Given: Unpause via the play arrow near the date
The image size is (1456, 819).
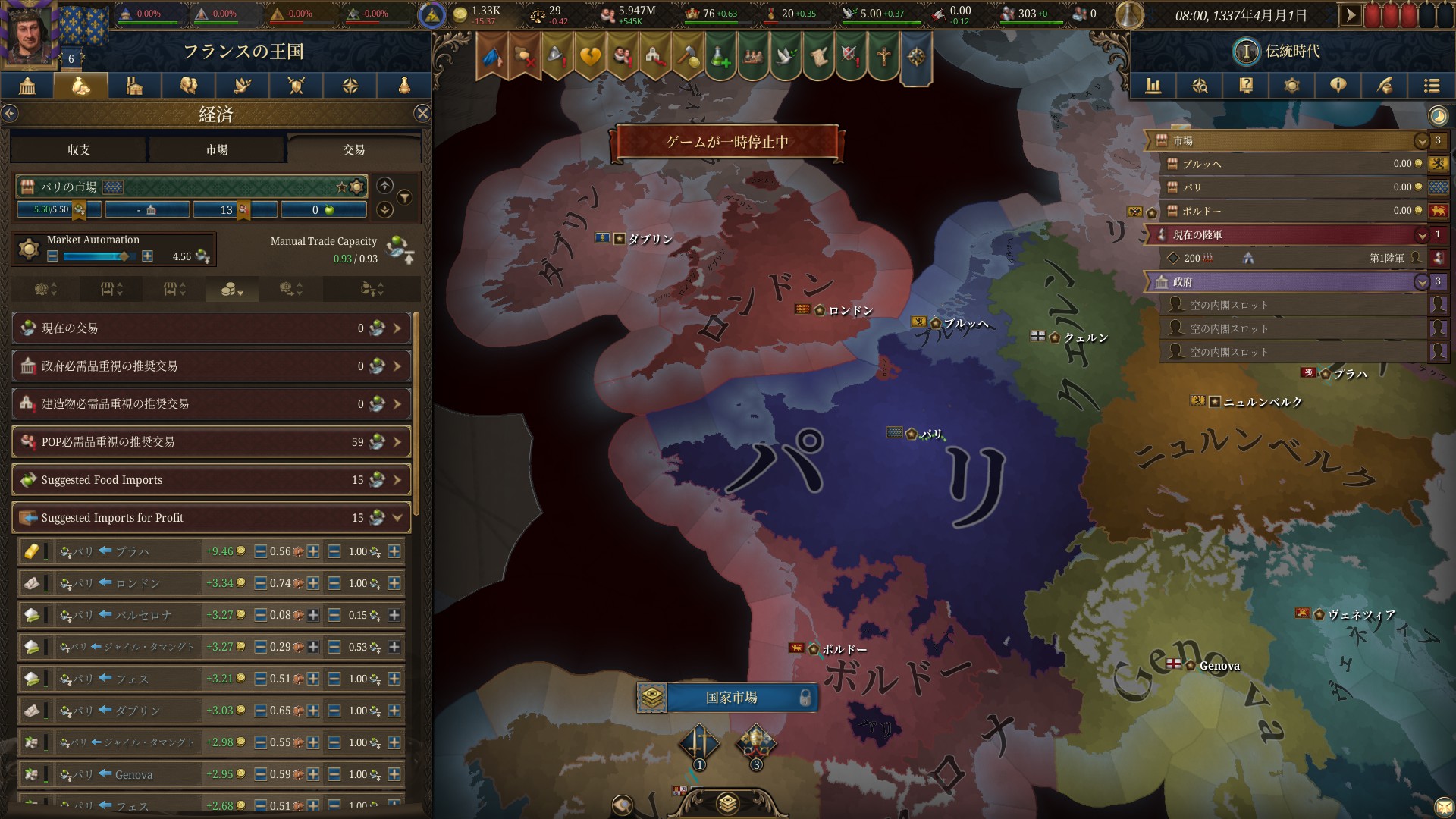Looking at the screenshot, I should pos(1352,13).
